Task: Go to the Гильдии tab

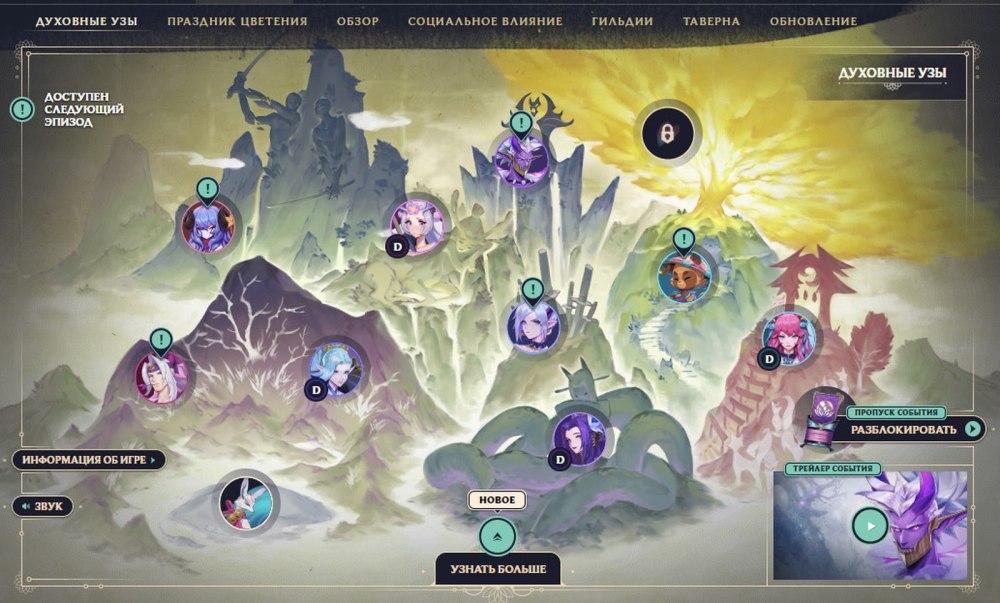Action: [x=622, y=21]
